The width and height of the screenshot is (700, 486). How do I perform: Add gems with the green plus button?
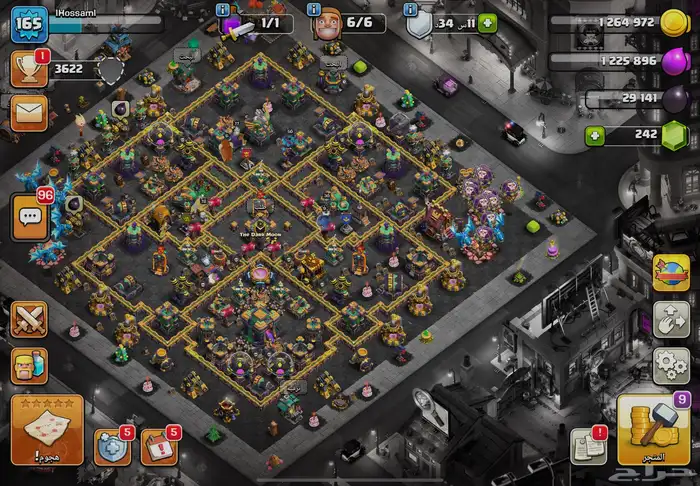596,135
